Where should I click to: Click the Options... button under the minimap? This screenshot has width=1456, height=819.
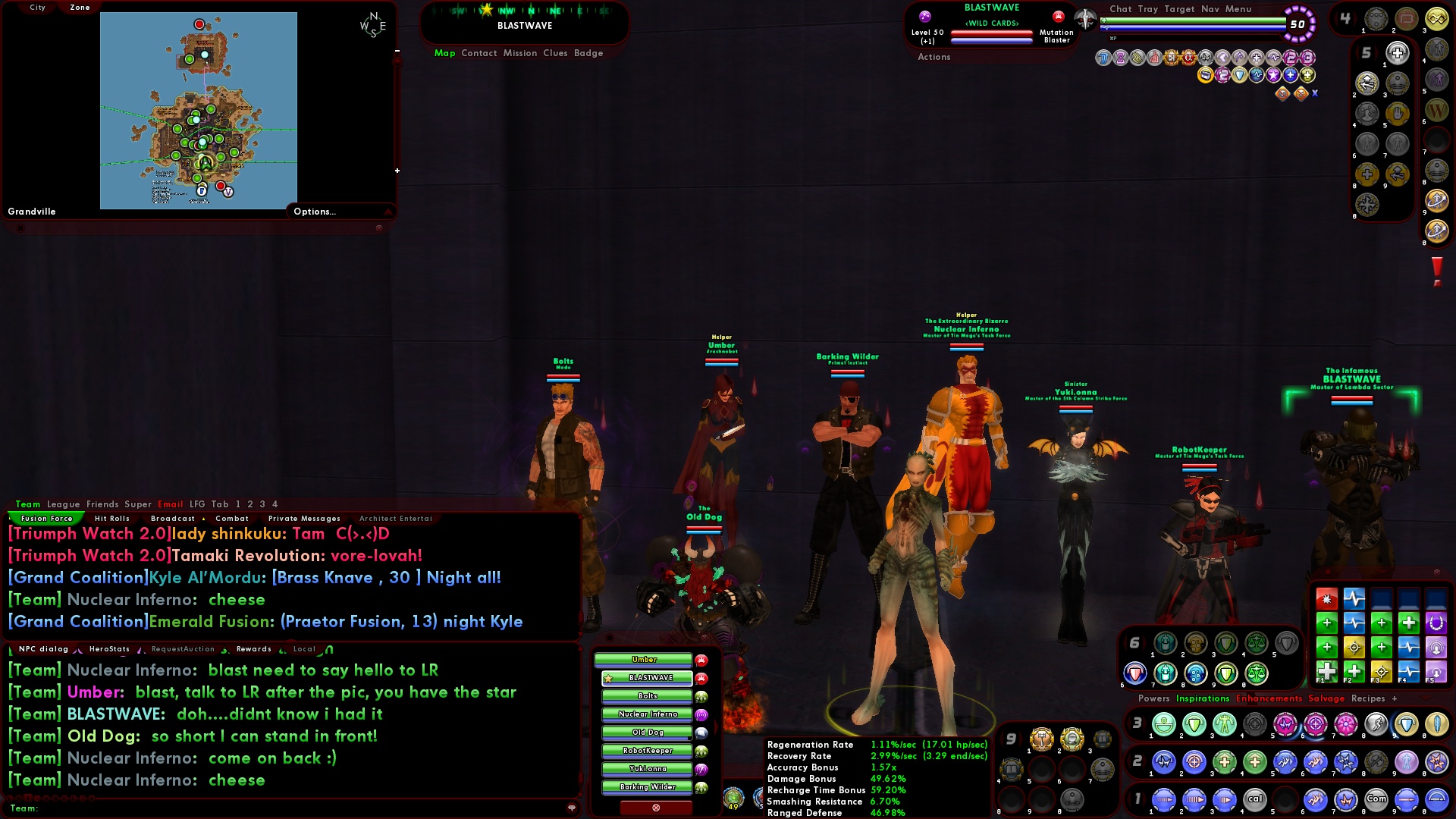[315, 212]
